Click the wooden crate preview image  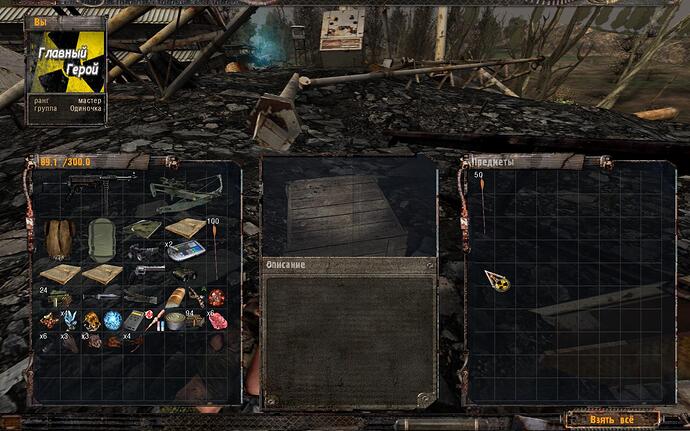[347, 212]
